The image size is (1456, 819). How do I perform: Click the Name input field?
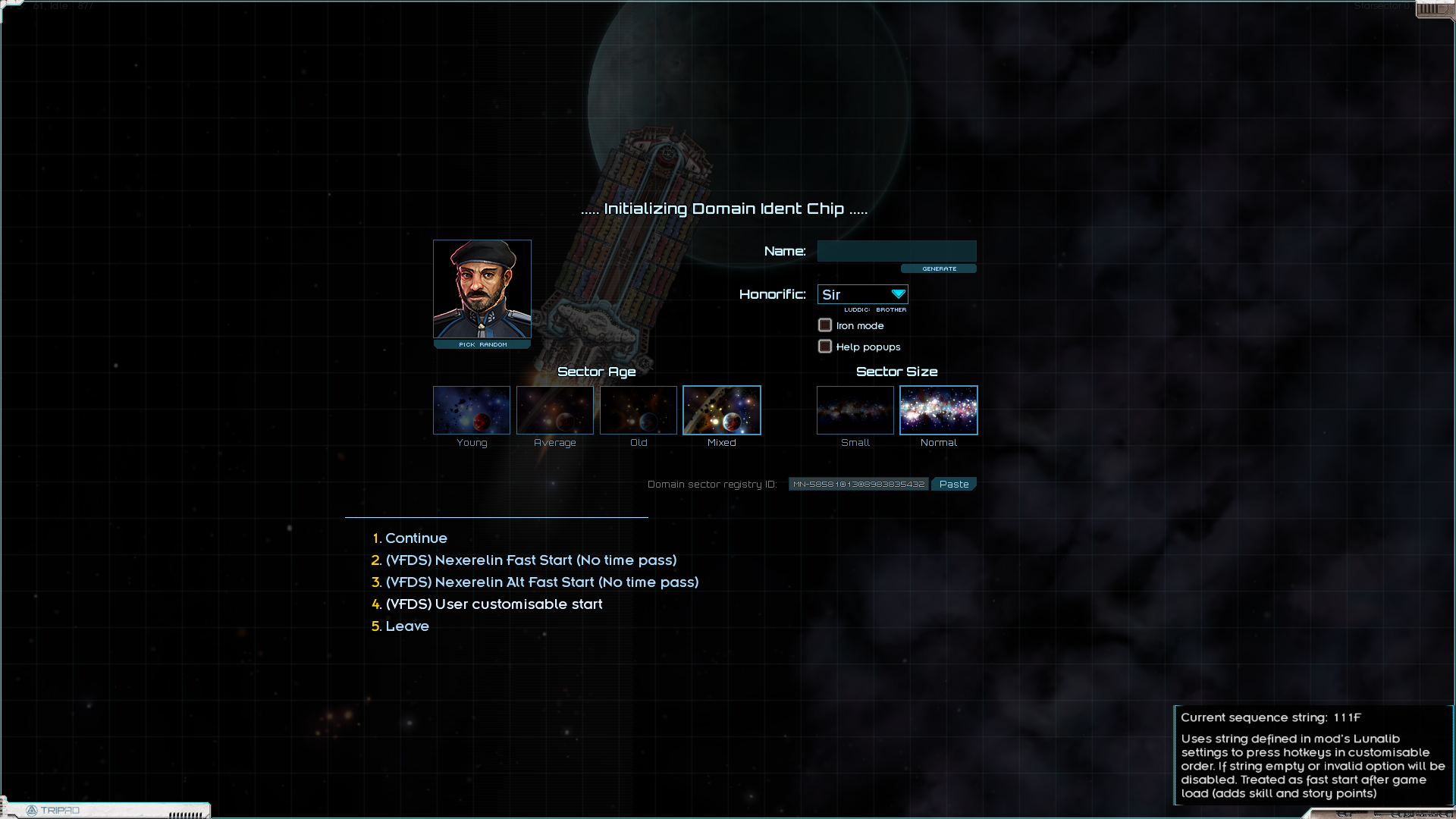click(896, 251)
